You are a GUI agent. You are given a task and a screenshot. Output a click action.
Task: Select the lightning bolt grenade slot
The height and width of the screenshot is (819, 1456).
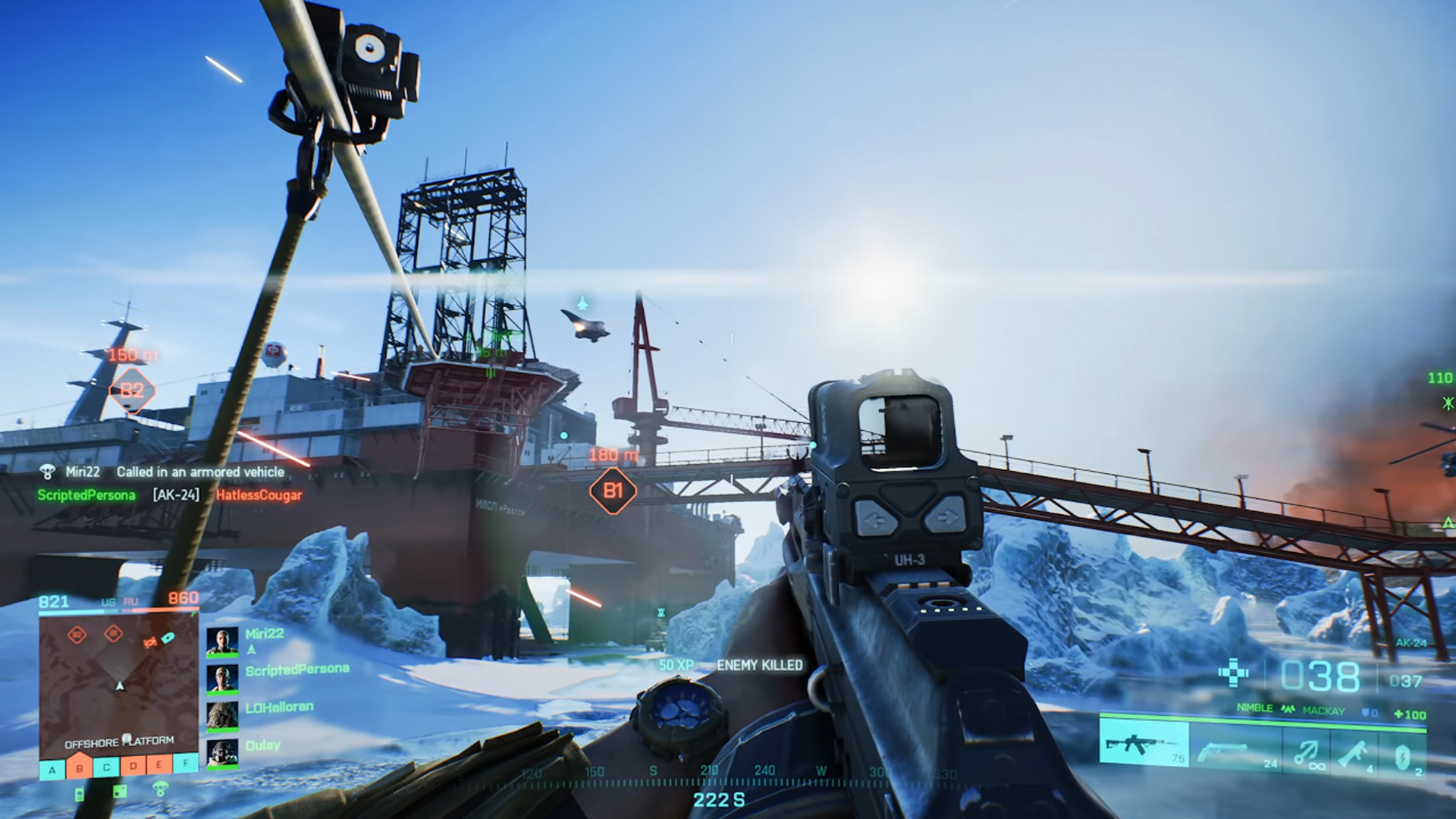(1403, 754)
